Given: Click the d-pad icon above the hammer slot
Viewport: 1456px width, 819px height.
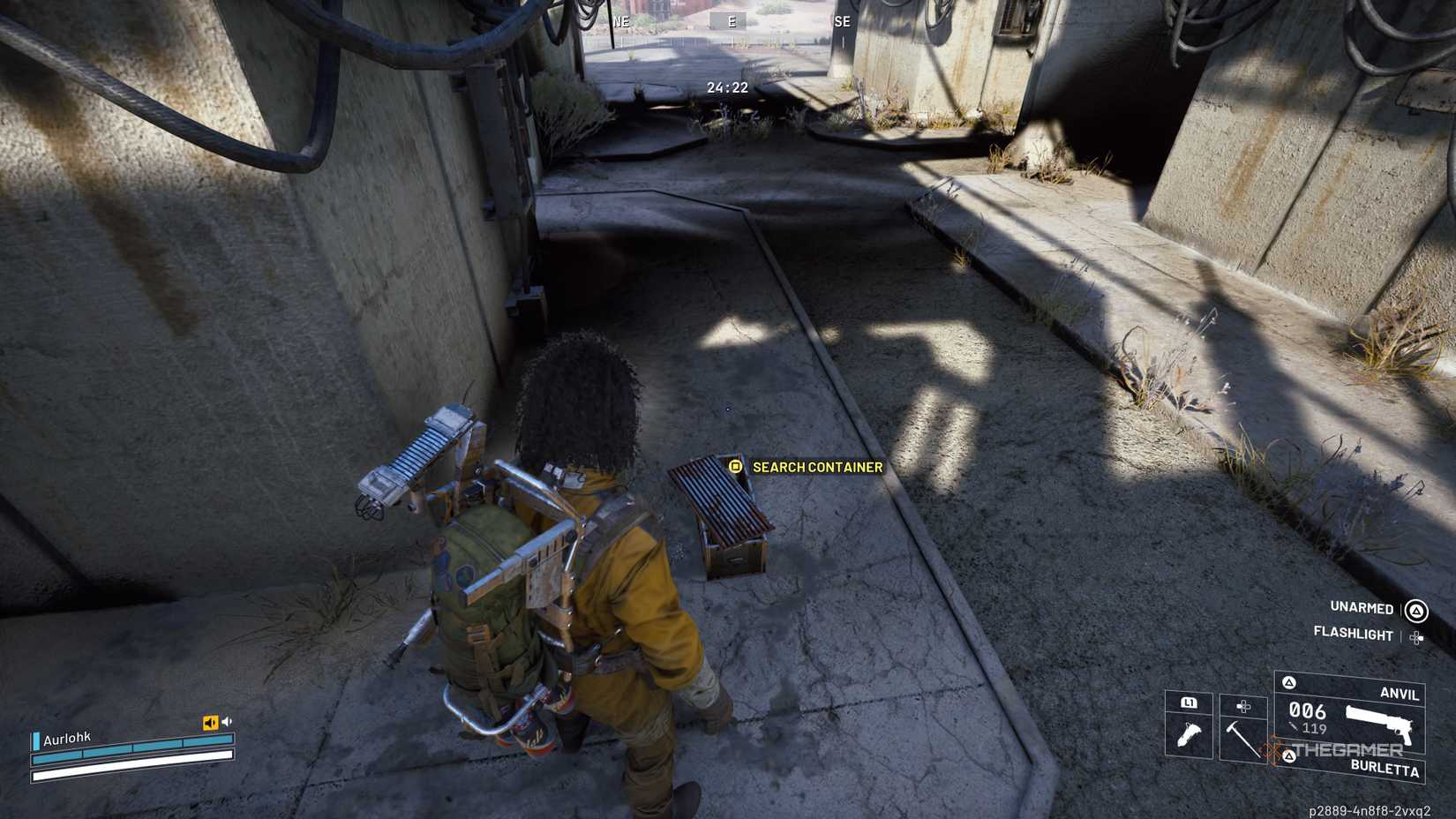Looking at the screenshot, I should [1243, 707].
